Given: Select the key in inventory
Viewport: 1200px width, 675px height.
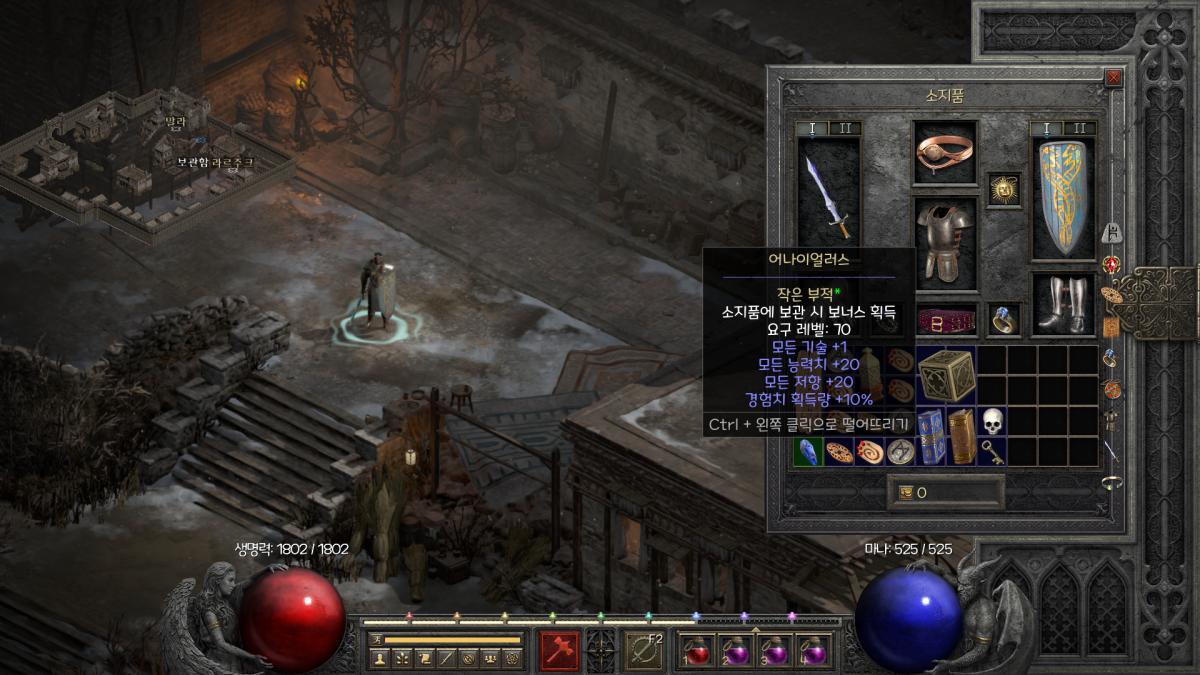Looking at the screenshot, I should tap(991, 452).
